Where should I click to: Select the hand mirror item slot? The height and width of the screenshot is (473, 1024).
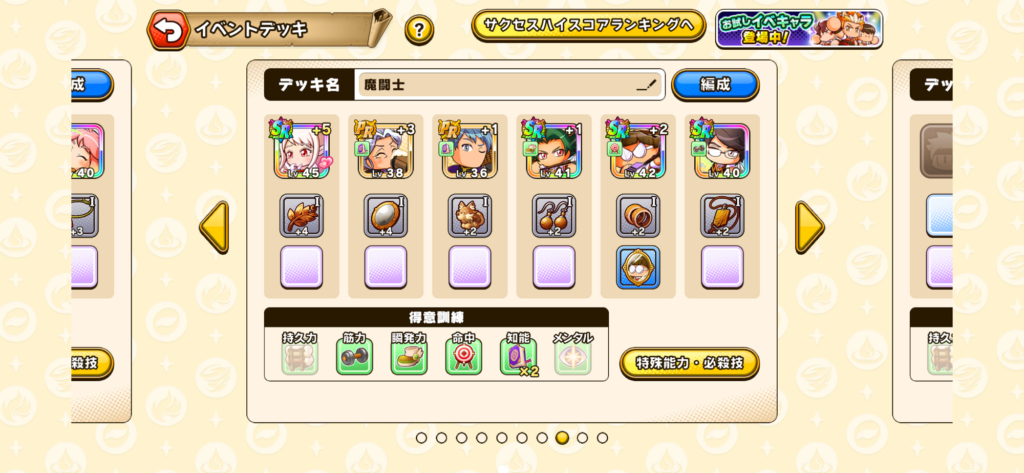[385, 216]
